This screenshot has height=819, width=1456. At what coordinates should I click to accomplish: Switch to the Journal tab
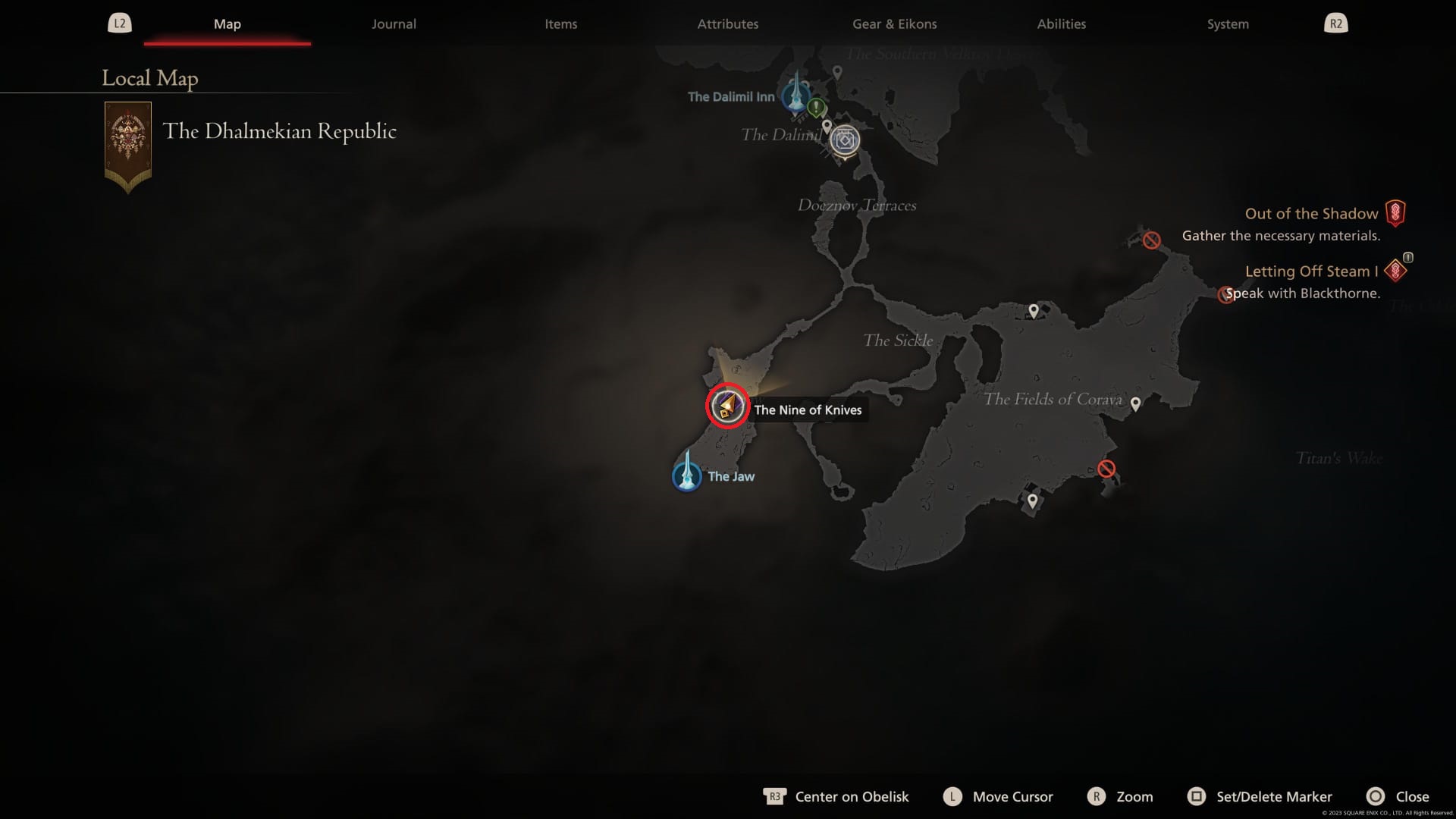(x=393, y=24)
